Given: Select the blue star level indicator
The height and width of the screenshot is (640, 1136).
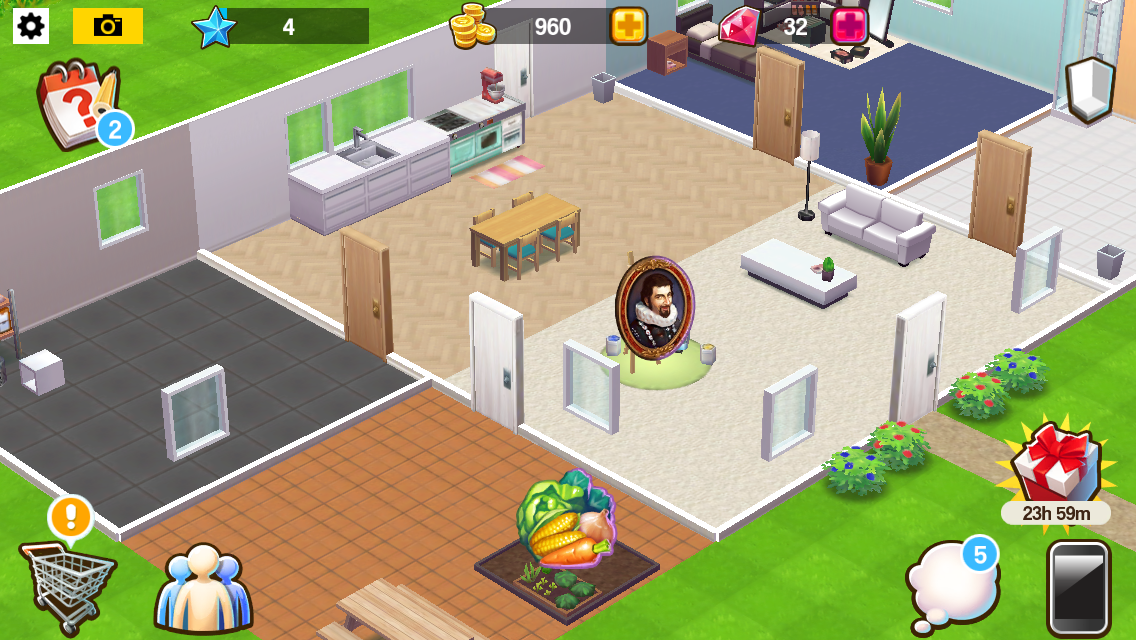Looking at the screenshot, I should tap(214, 27).
